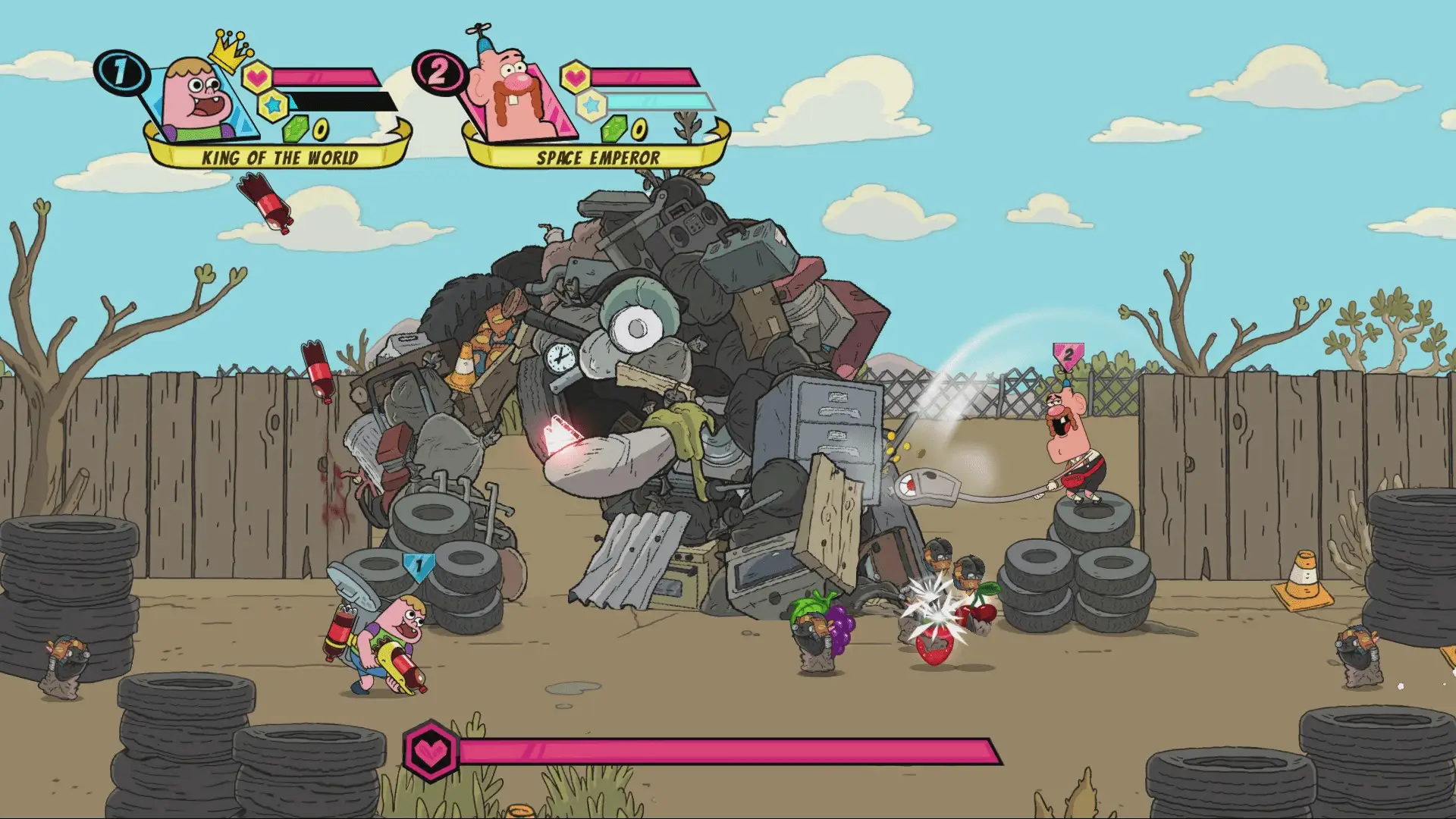
Task: Expand the blue flag marker above Clarence
Action: click(418, 563)
